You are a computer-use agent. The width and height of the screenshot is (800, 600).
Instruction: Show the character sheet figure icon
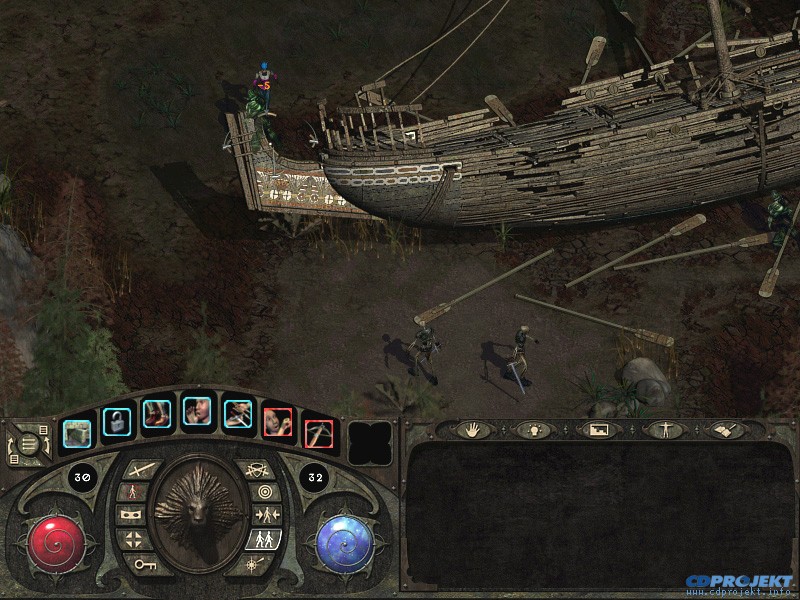point(660,429)
